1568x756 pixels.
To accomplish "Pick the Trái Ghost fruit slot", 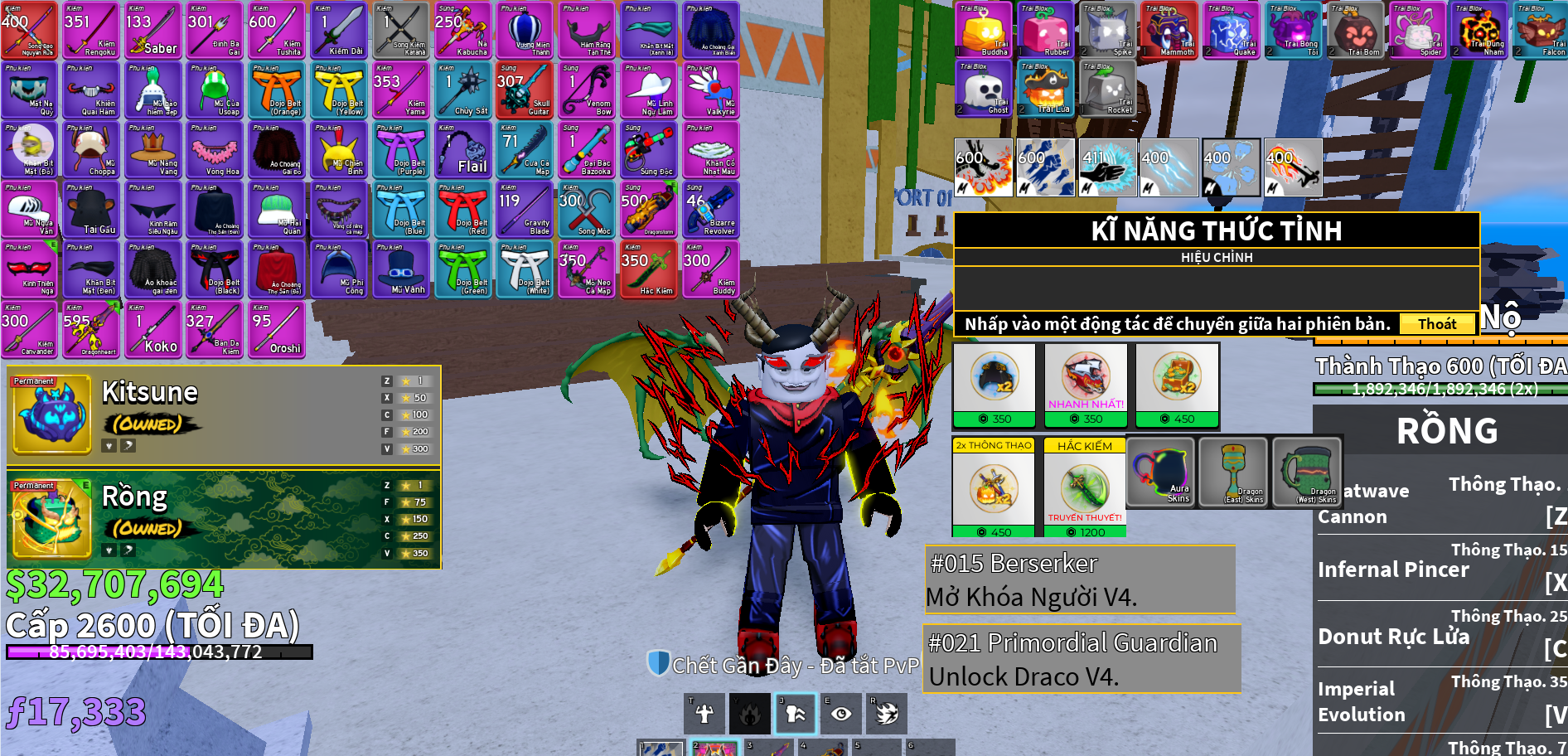I will tap(984, 89).
